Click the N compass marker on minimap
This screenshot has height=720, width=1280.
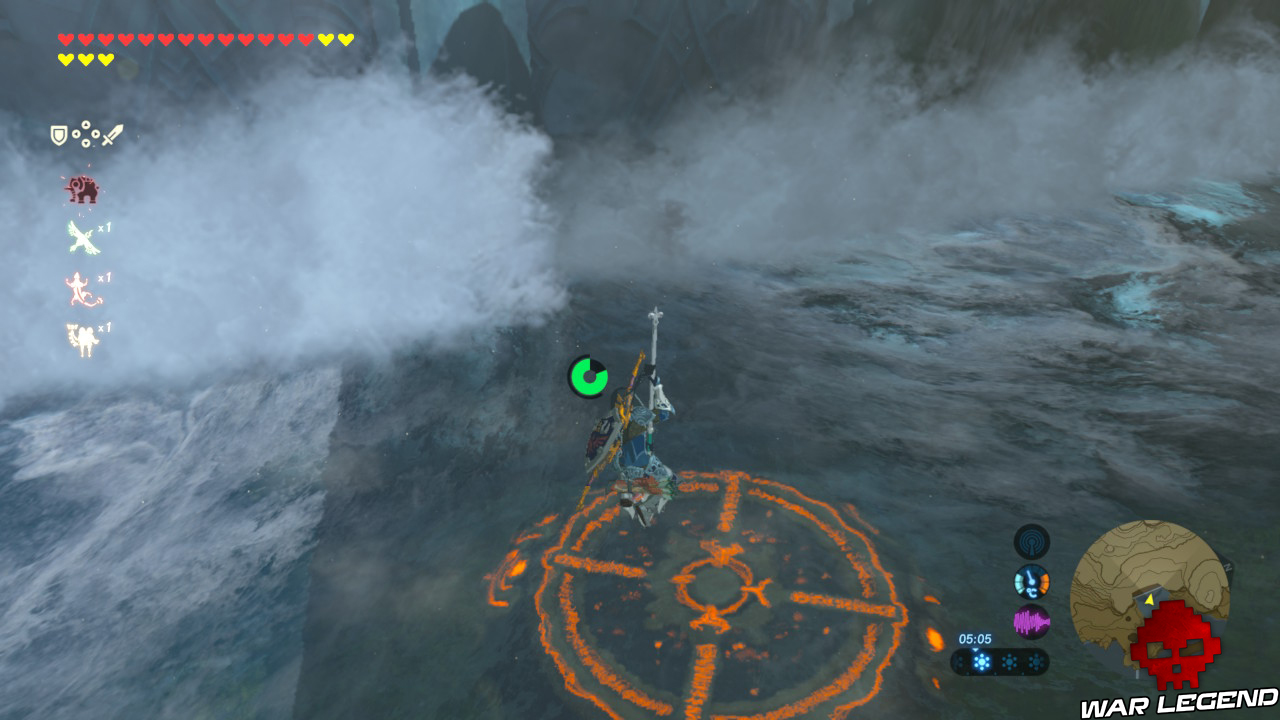click(1228, 566)
